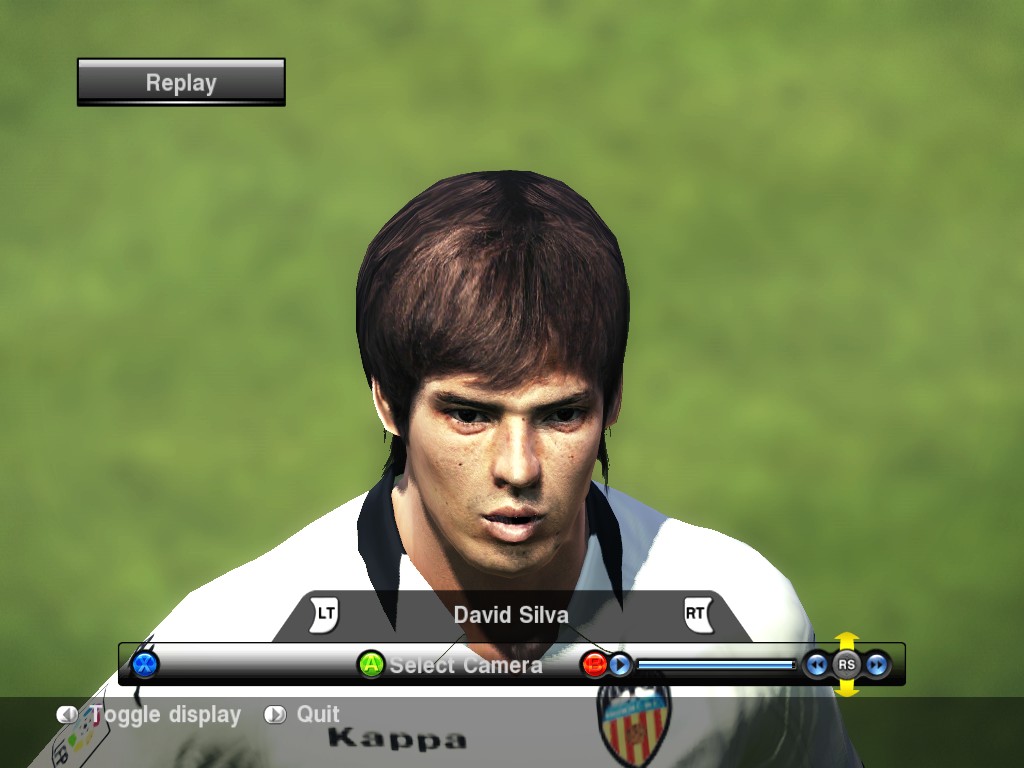Start replay playback with the play arrow
This screenshot has height=768, width=1024.
pyautogui.click(x=620, y=664)
